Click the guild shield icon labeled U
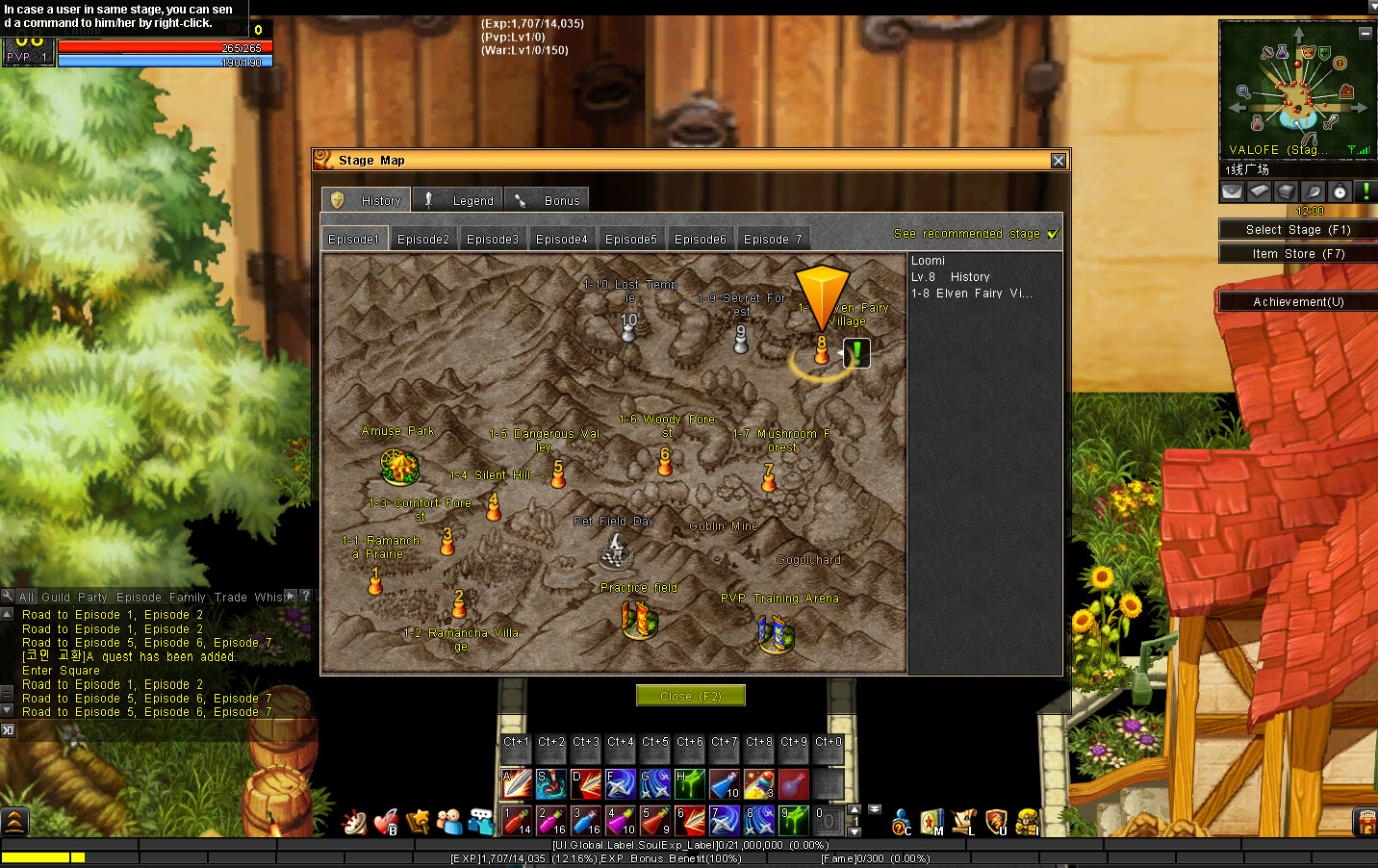Viewport: 1378px width, 868px height. pos(993,822)
